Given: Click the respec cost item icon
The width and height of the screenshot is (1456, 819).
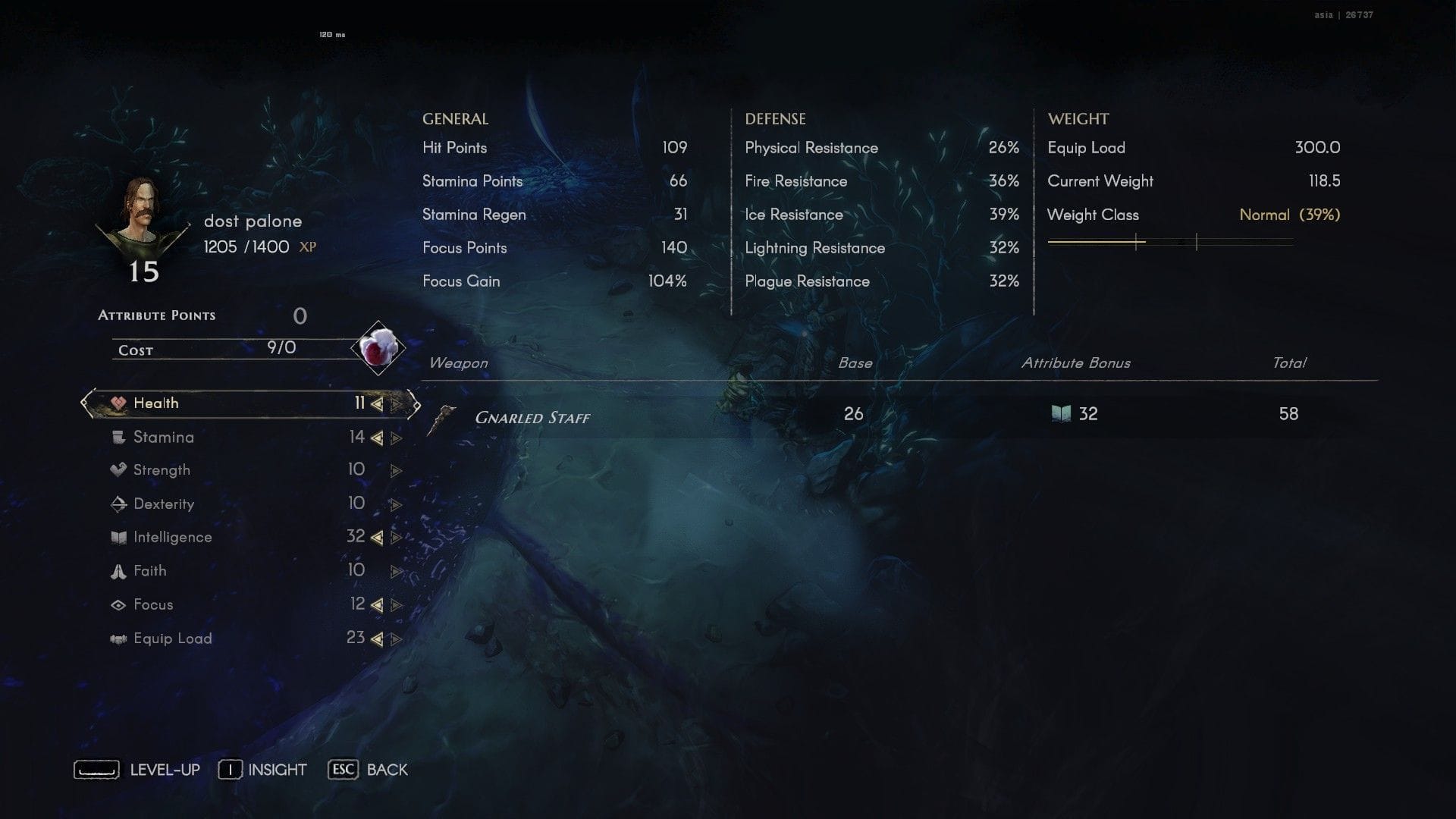Looking at the screenshot, I should coord(378,349).
